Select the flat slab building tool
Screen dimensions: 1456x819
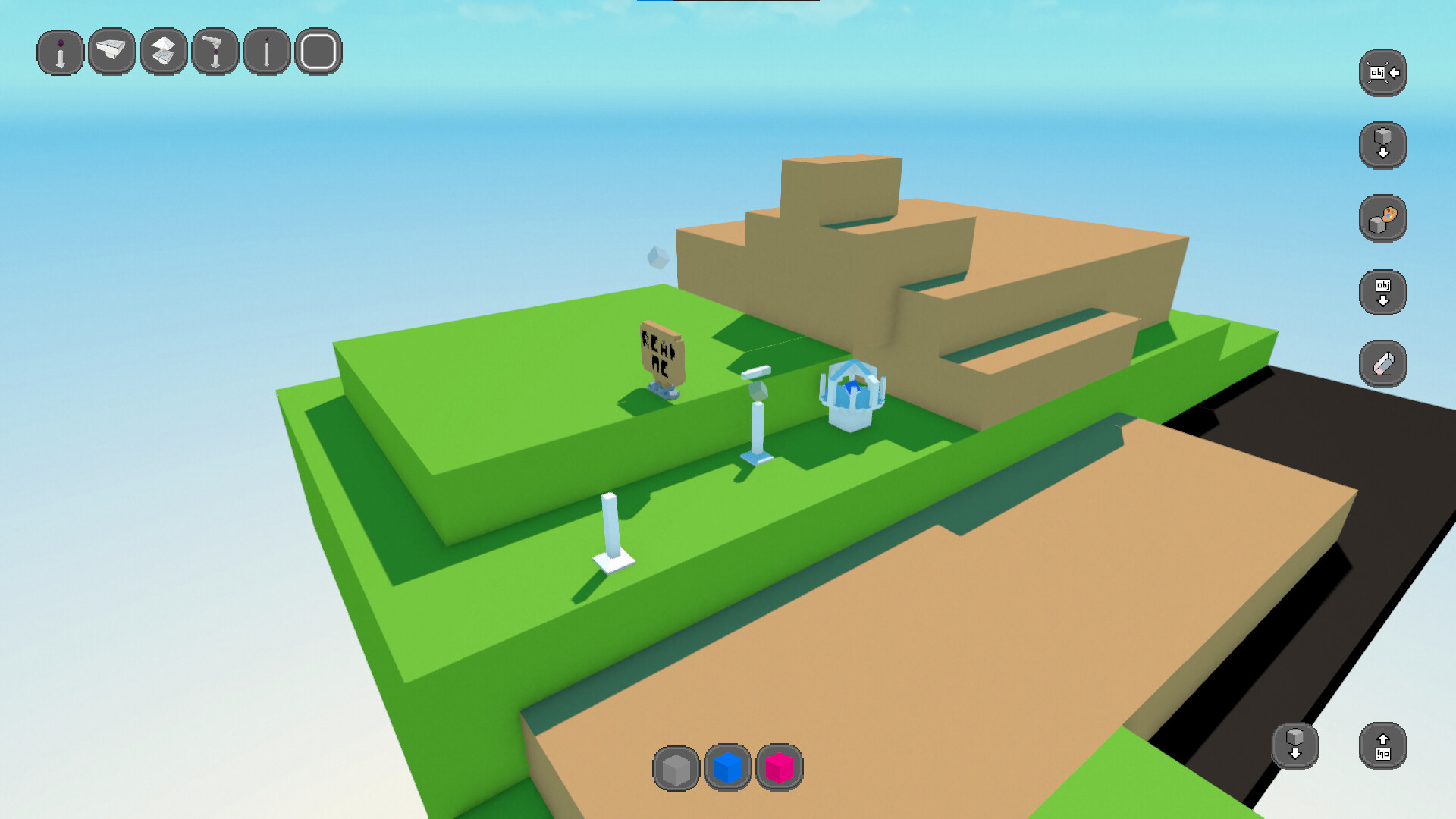[x=111, y=51]
